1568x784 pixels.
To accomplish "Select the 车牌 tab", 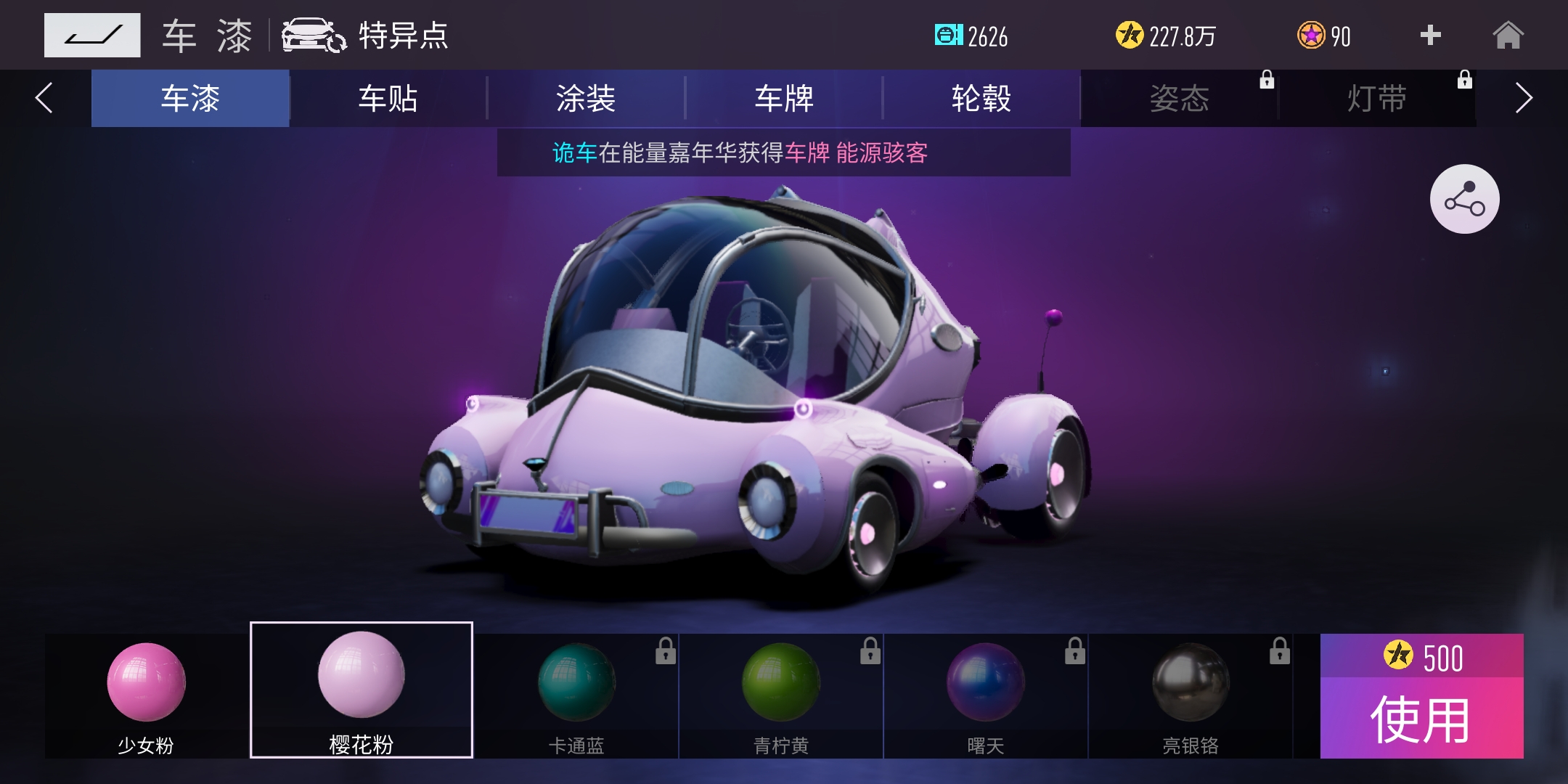I will 784,99.
